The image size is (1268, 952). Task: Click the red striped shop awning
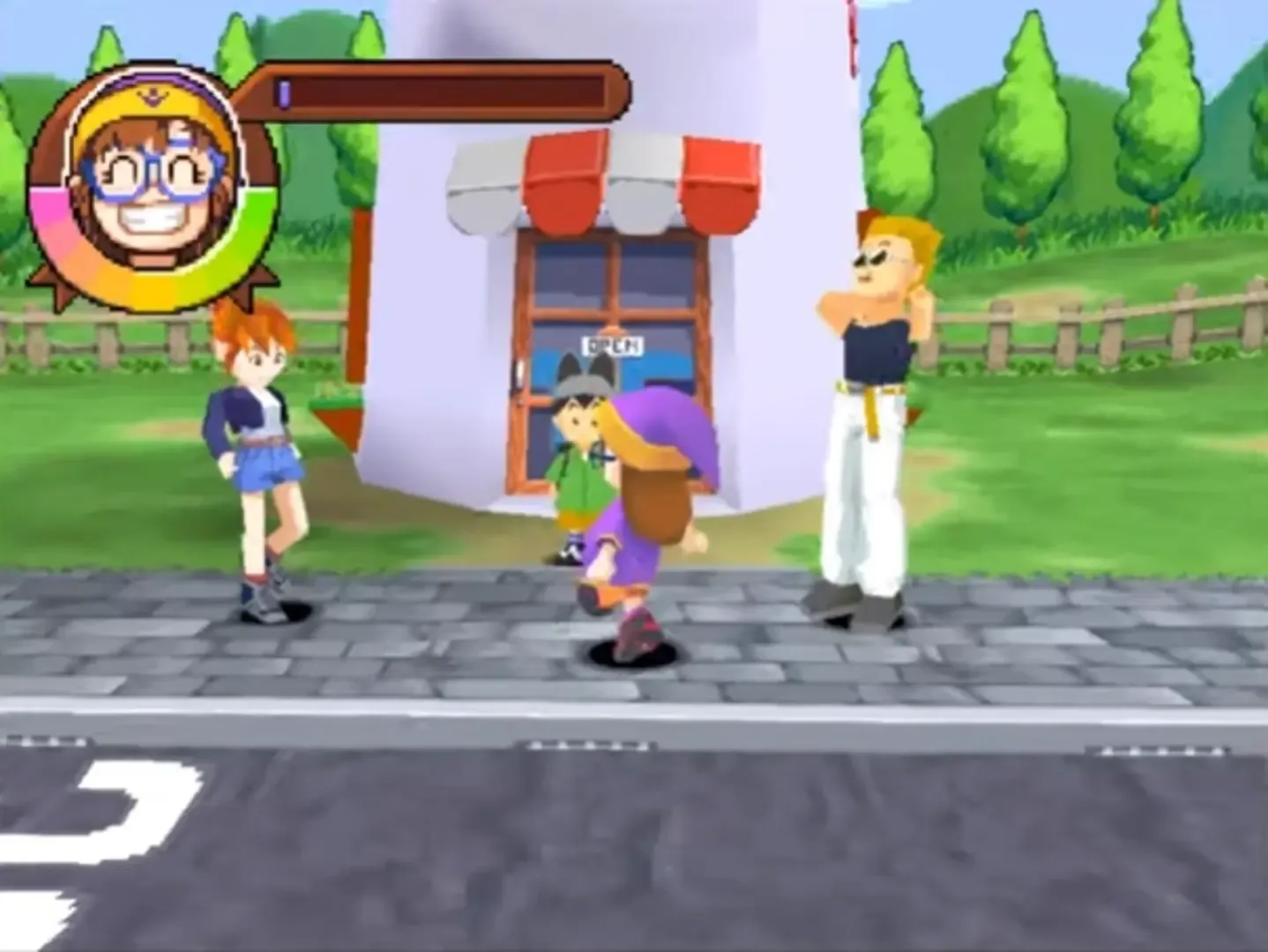pyautogui.click(x=608, y=176)
